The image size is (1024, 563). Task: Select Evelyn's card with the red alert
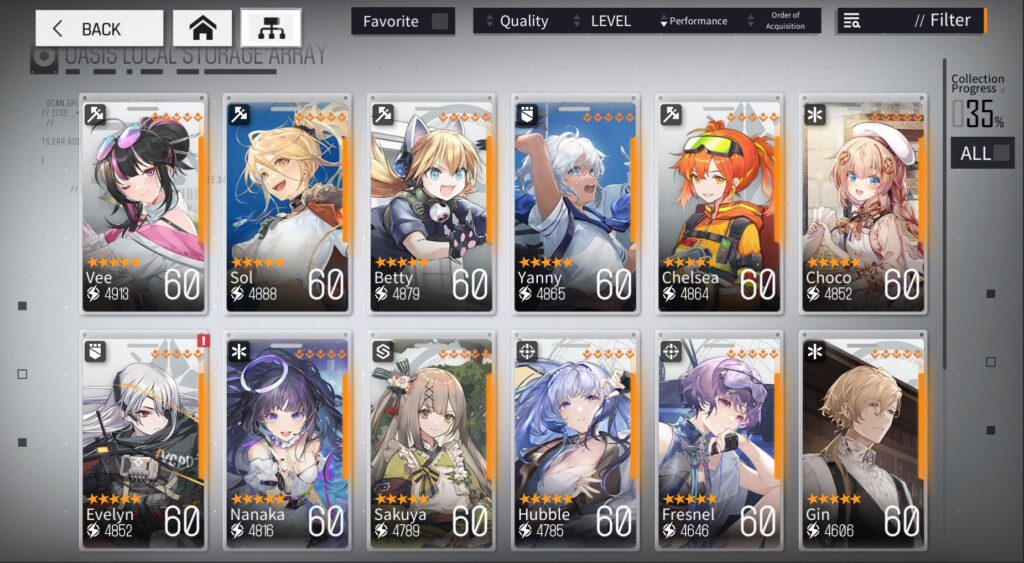pyautogui.click(x=143, y=440)
